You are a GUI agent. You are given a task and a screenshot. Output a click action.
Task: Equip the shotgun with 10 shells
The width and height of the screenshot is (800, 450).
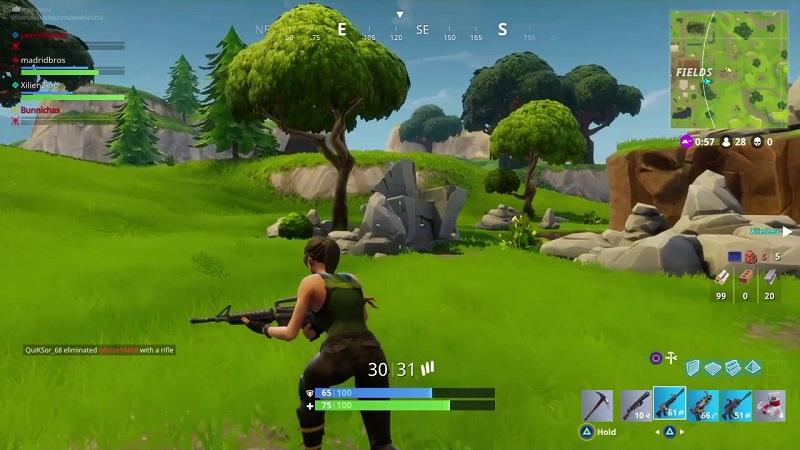635,405
